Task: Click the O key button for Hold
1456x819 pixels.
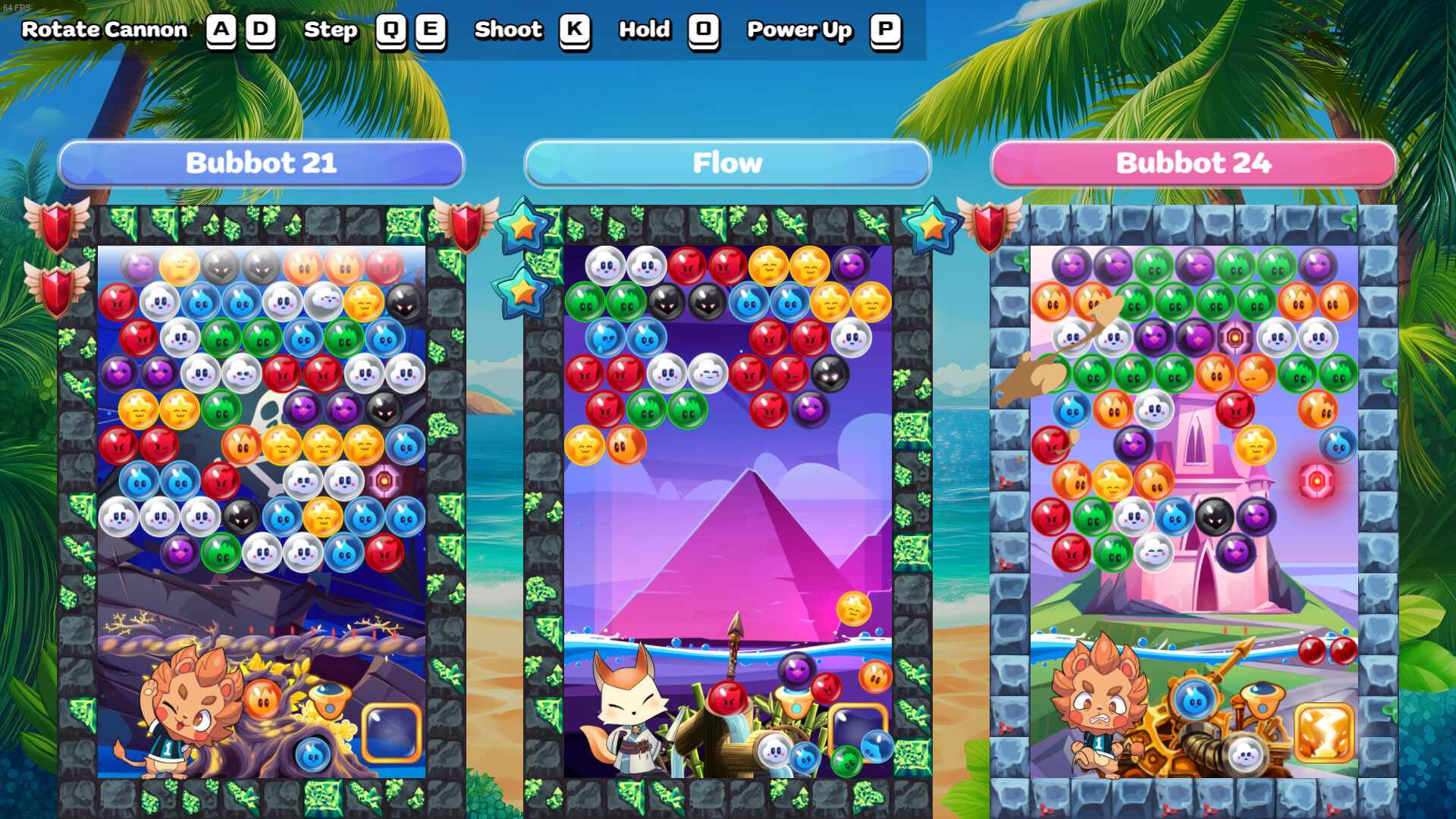Action: [x=701, y=32]
